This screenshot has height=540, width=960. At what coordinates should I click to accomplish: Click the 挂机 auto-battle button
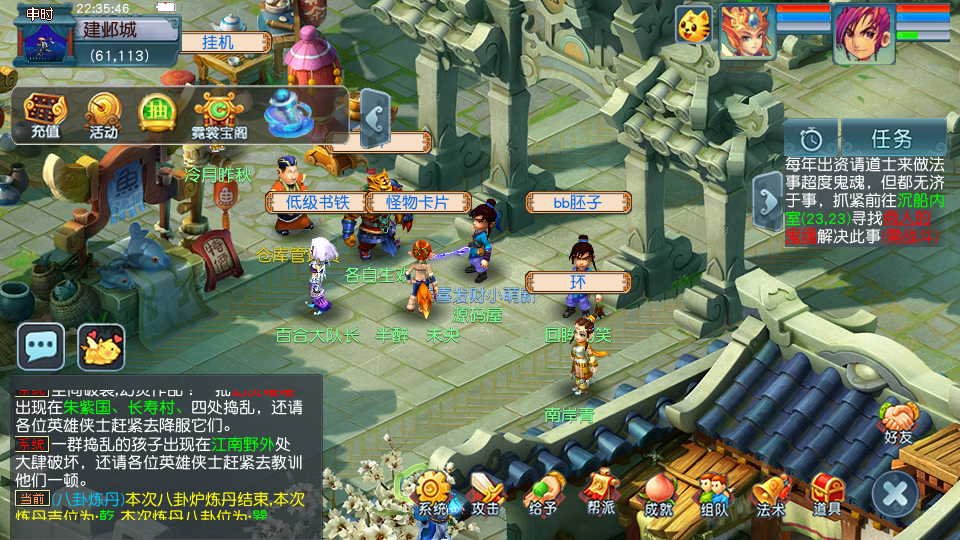point(219,42)
